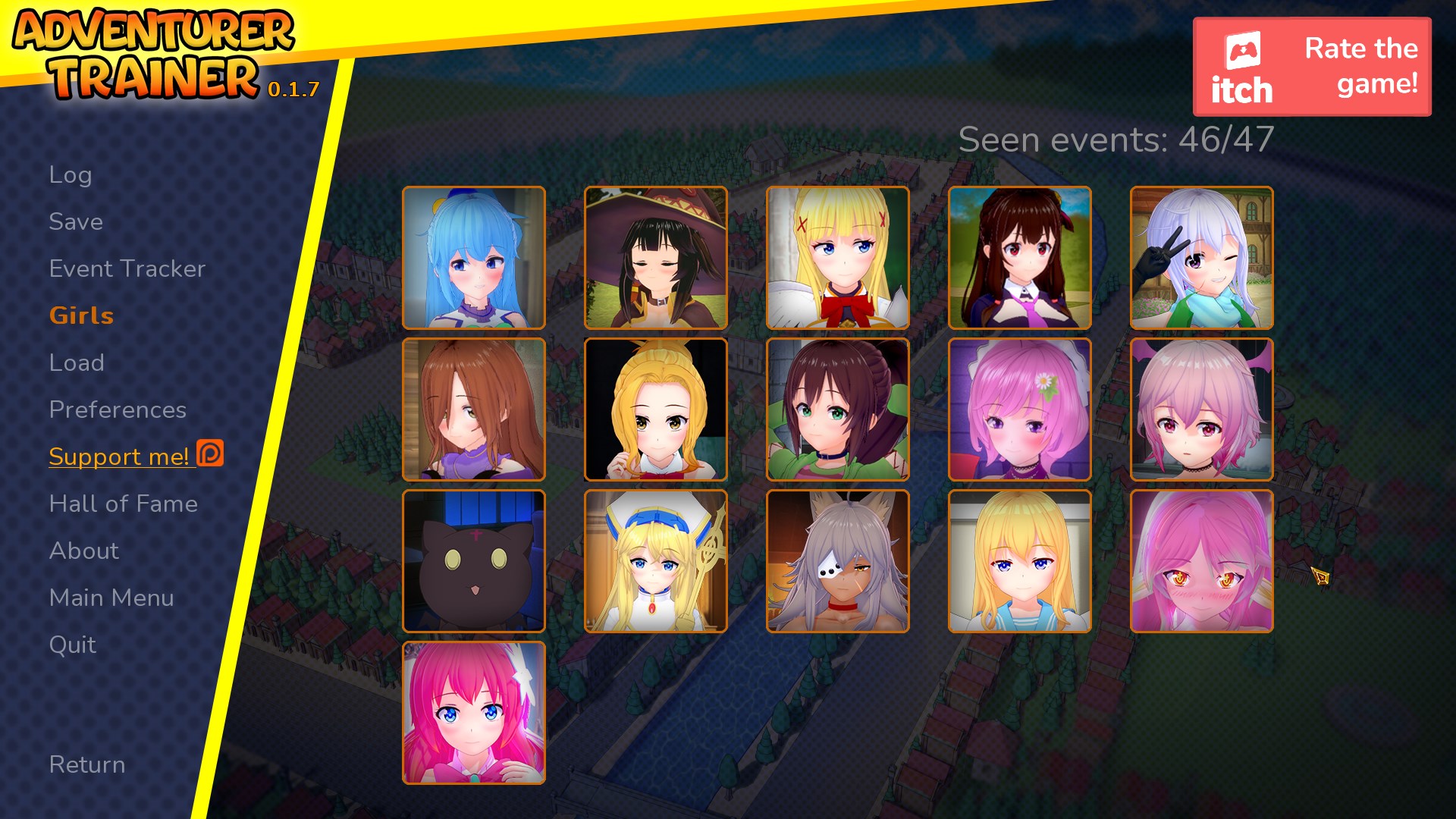Click the Support me! link
1456x819 pixels.
(119, 456)
